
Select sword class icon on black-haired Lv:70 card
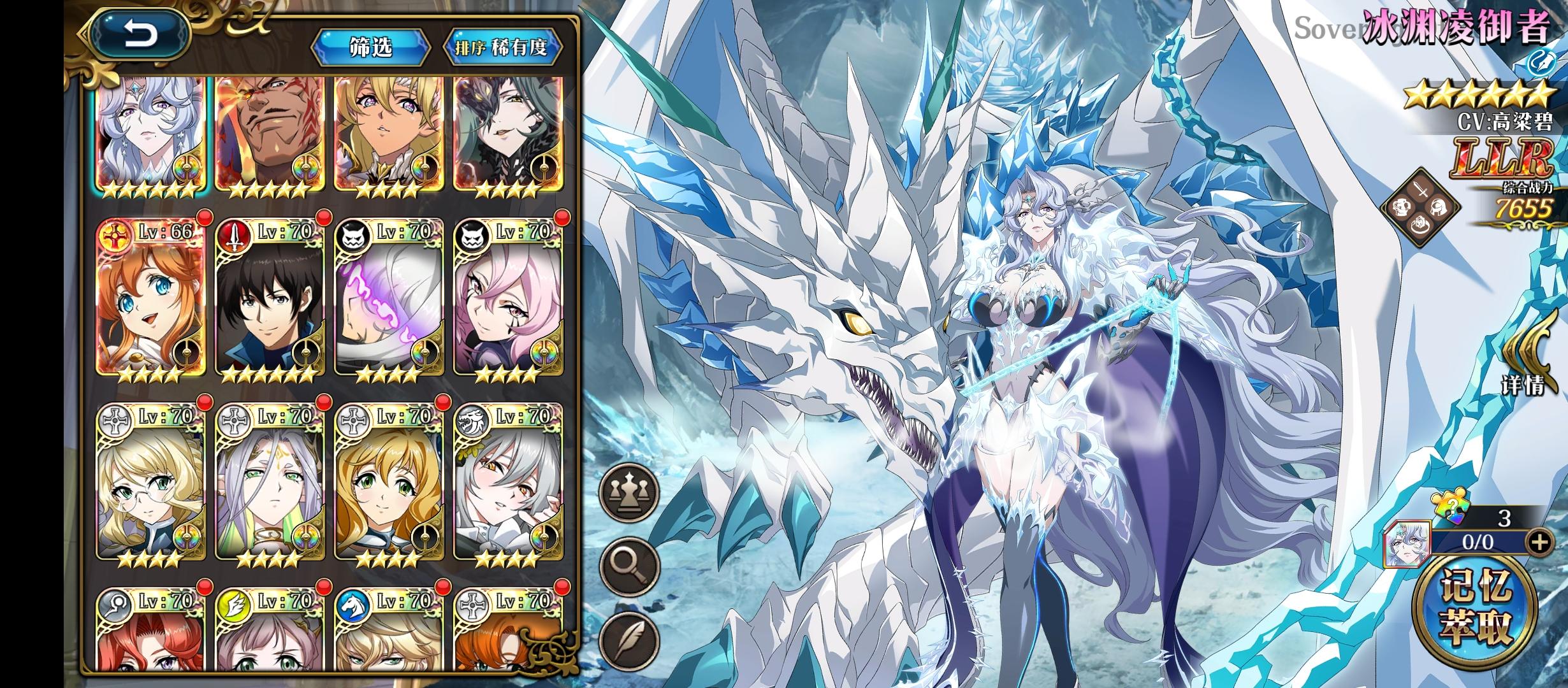236,236
